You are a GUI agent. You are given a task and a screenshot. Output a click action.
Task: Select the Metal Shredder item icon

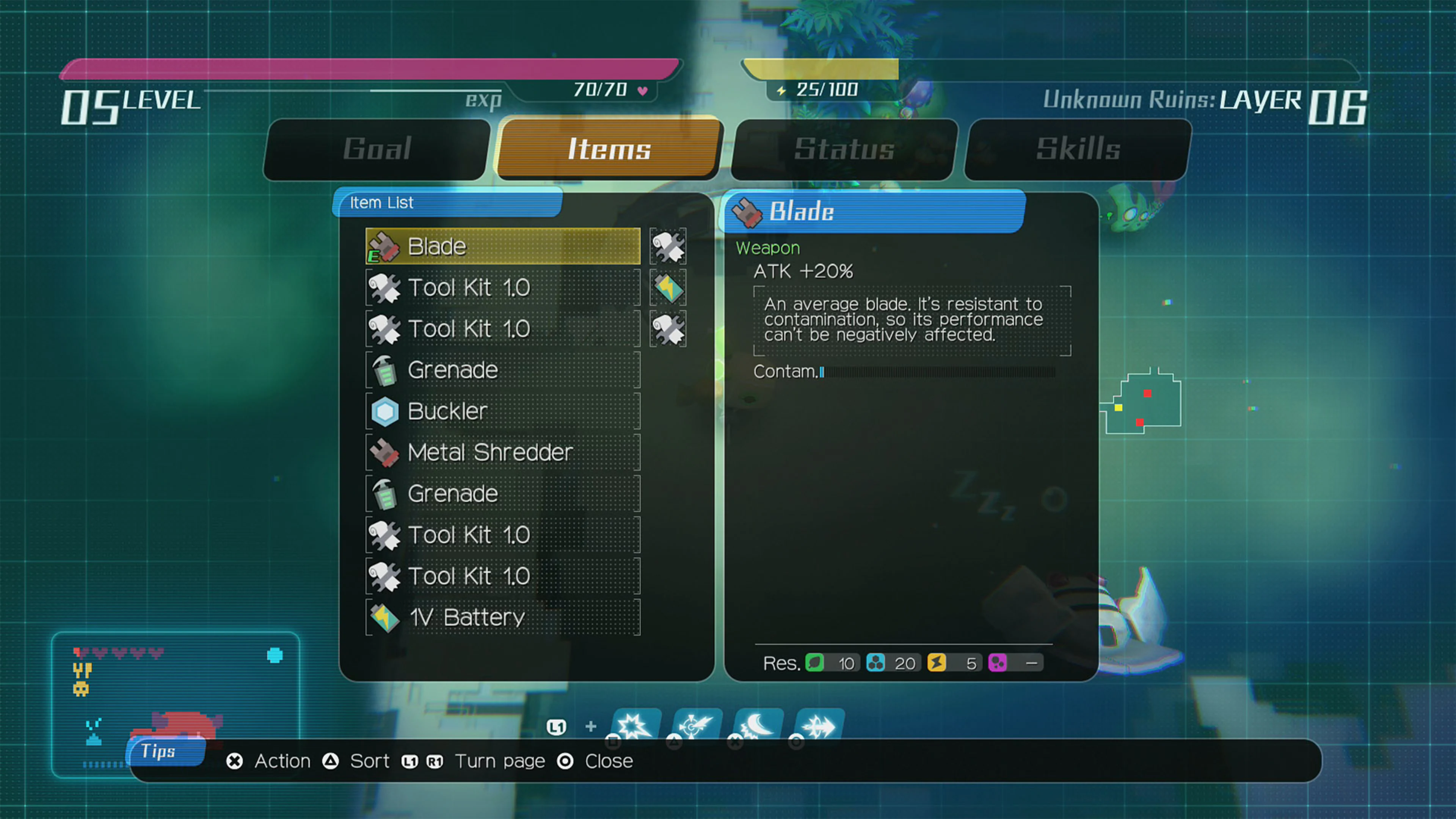pos(384,452)
